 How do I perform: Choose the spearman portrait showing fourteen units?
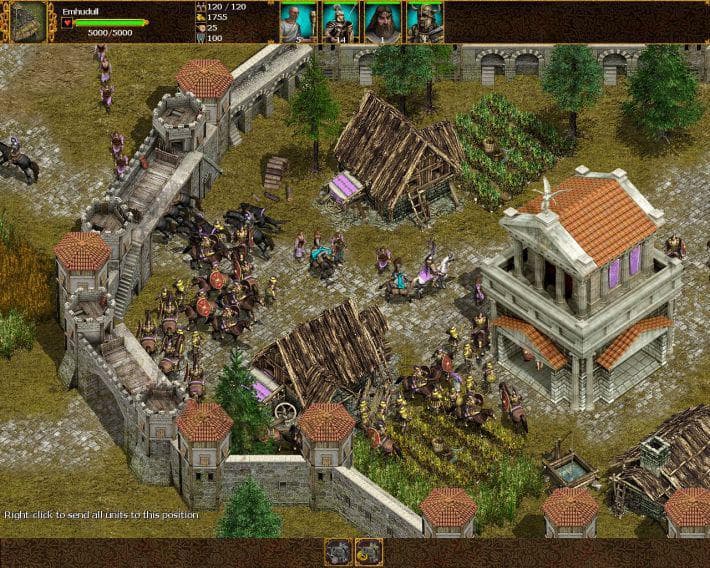(x=340, y=21)
